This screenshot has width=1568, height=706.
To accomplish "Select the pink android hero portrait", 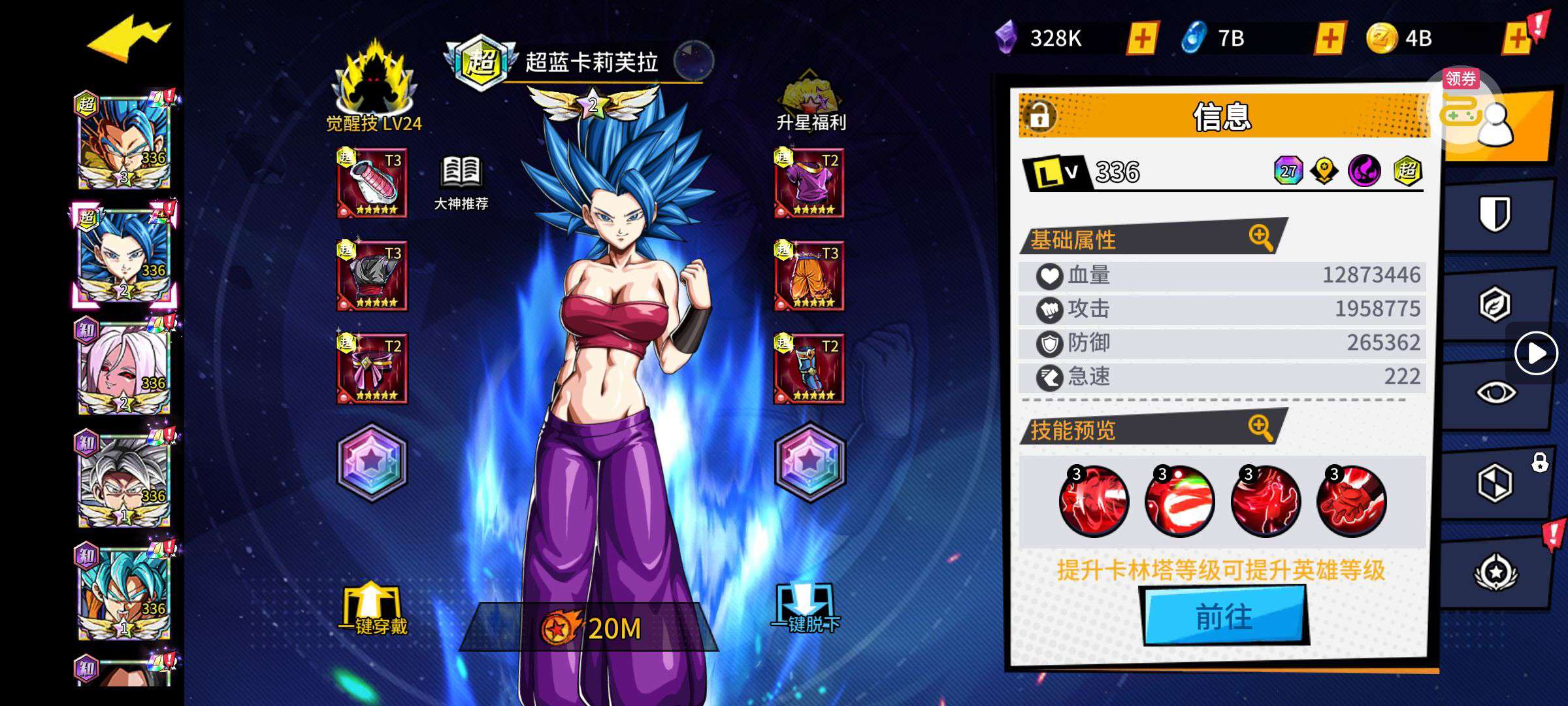I will (x=123, y=368).
